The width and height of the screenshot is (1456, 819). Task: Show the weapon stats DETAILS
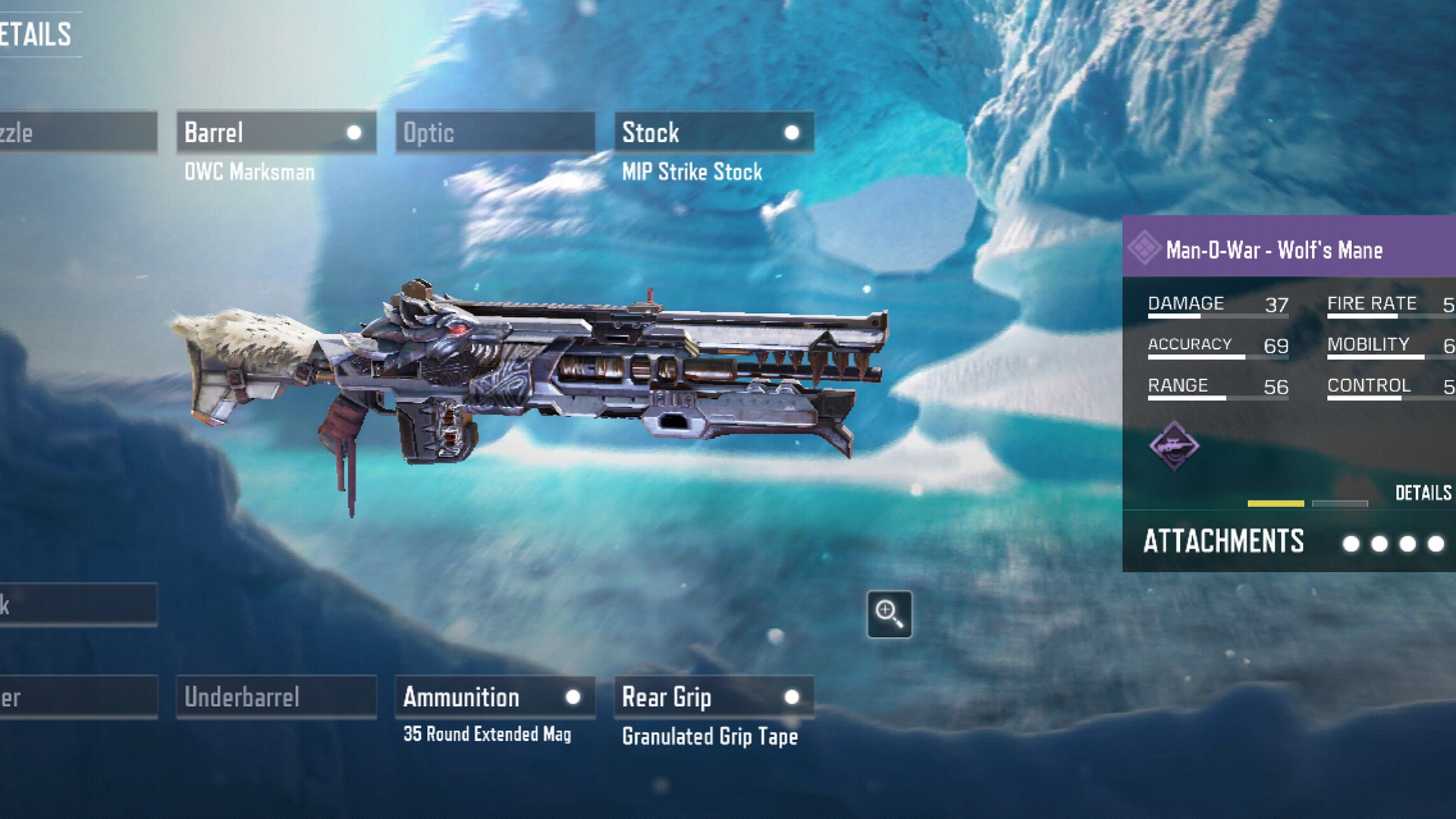coord(1423,493)
